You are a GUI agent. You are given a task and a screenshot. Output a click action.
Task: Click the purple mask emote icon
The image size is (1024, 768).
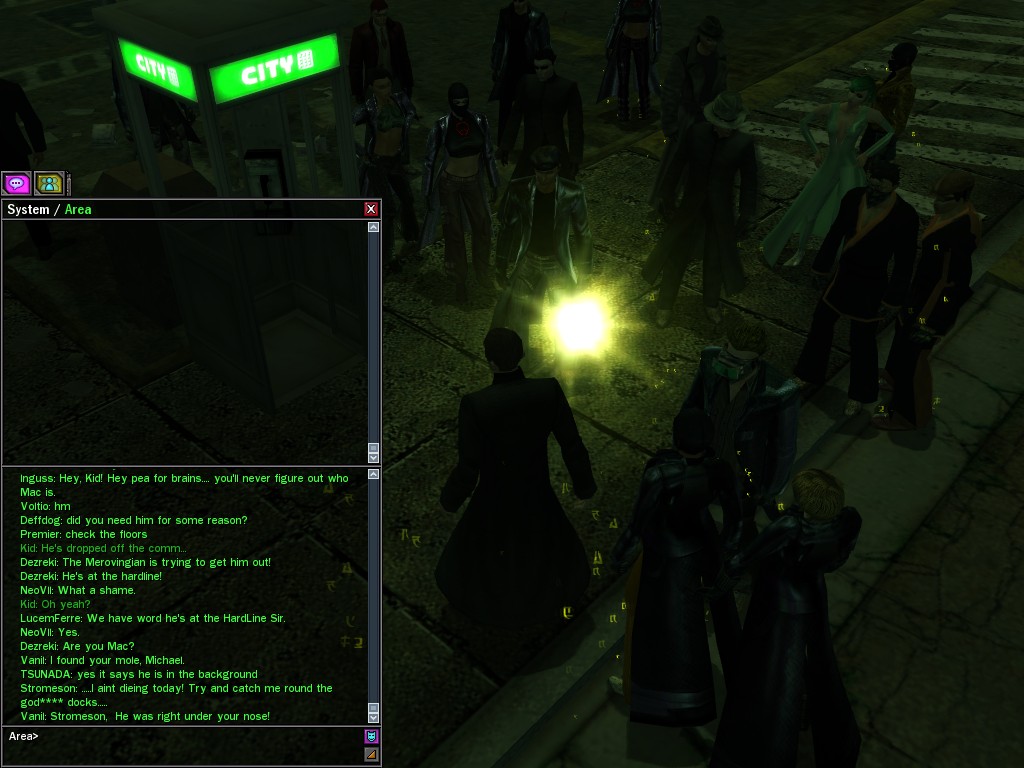coord(372,737)
